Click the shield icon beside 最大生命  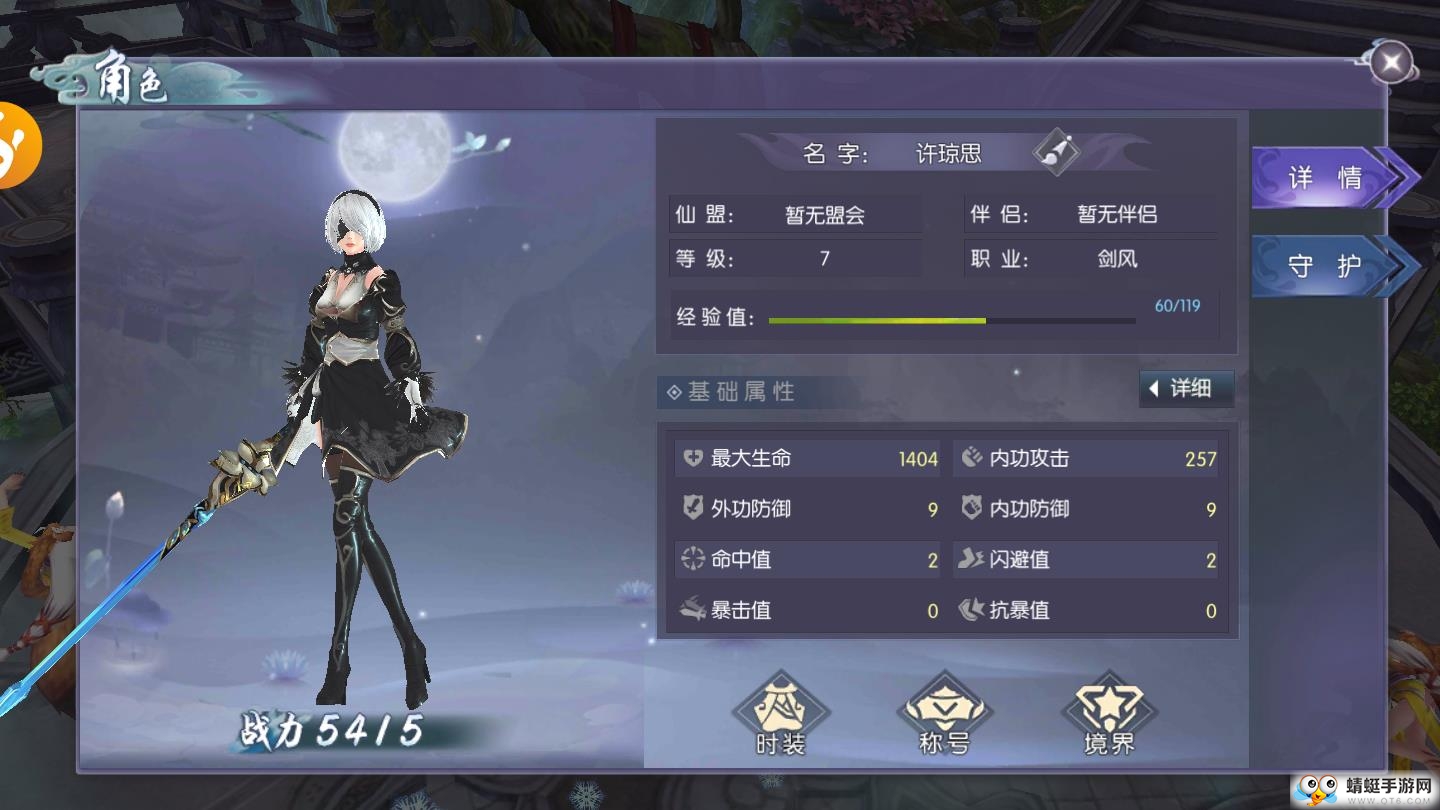(692, 458)
